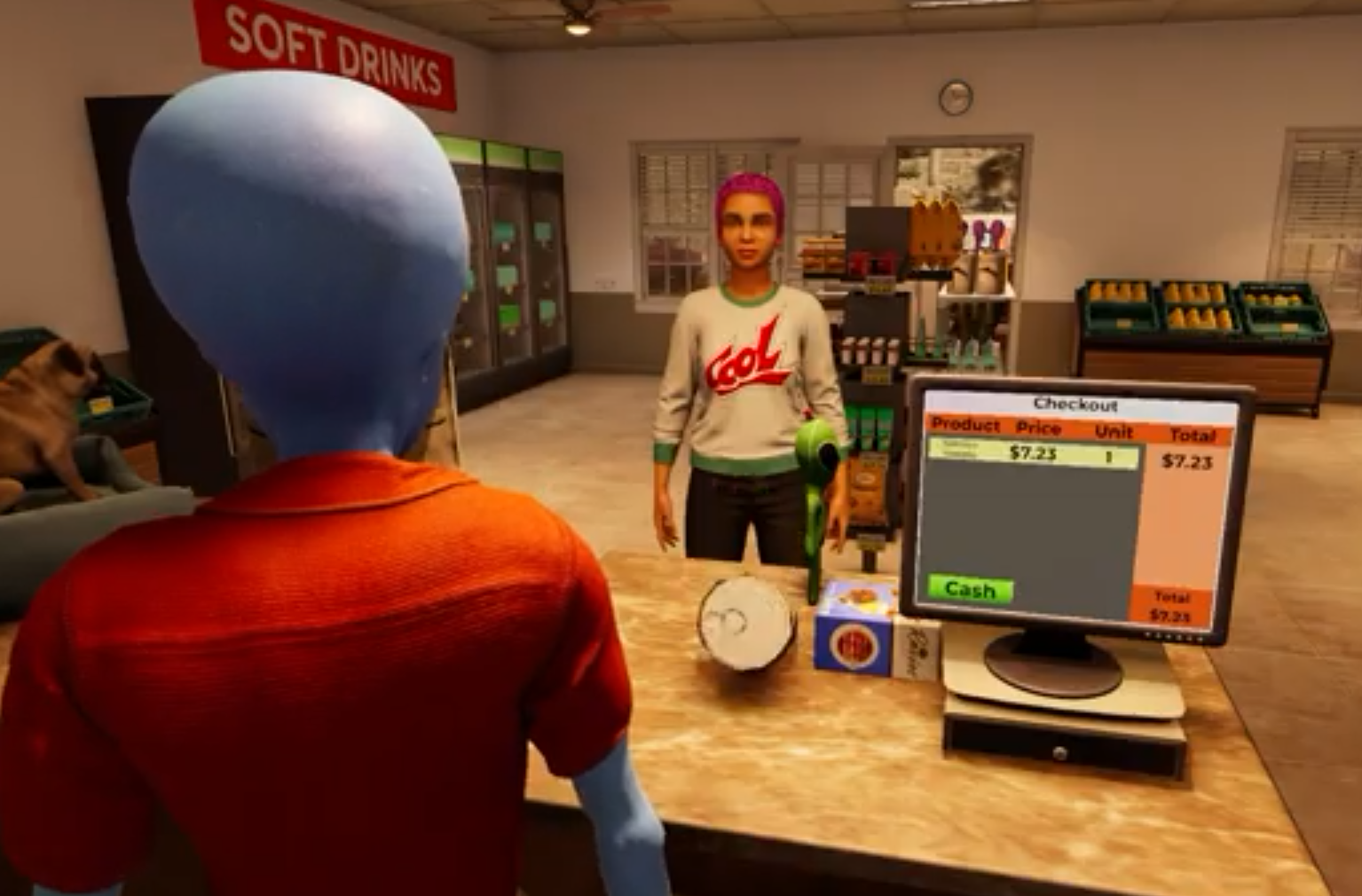Click the Price column header
The image size is (1362, 896).
click(x=1036, y=428)
